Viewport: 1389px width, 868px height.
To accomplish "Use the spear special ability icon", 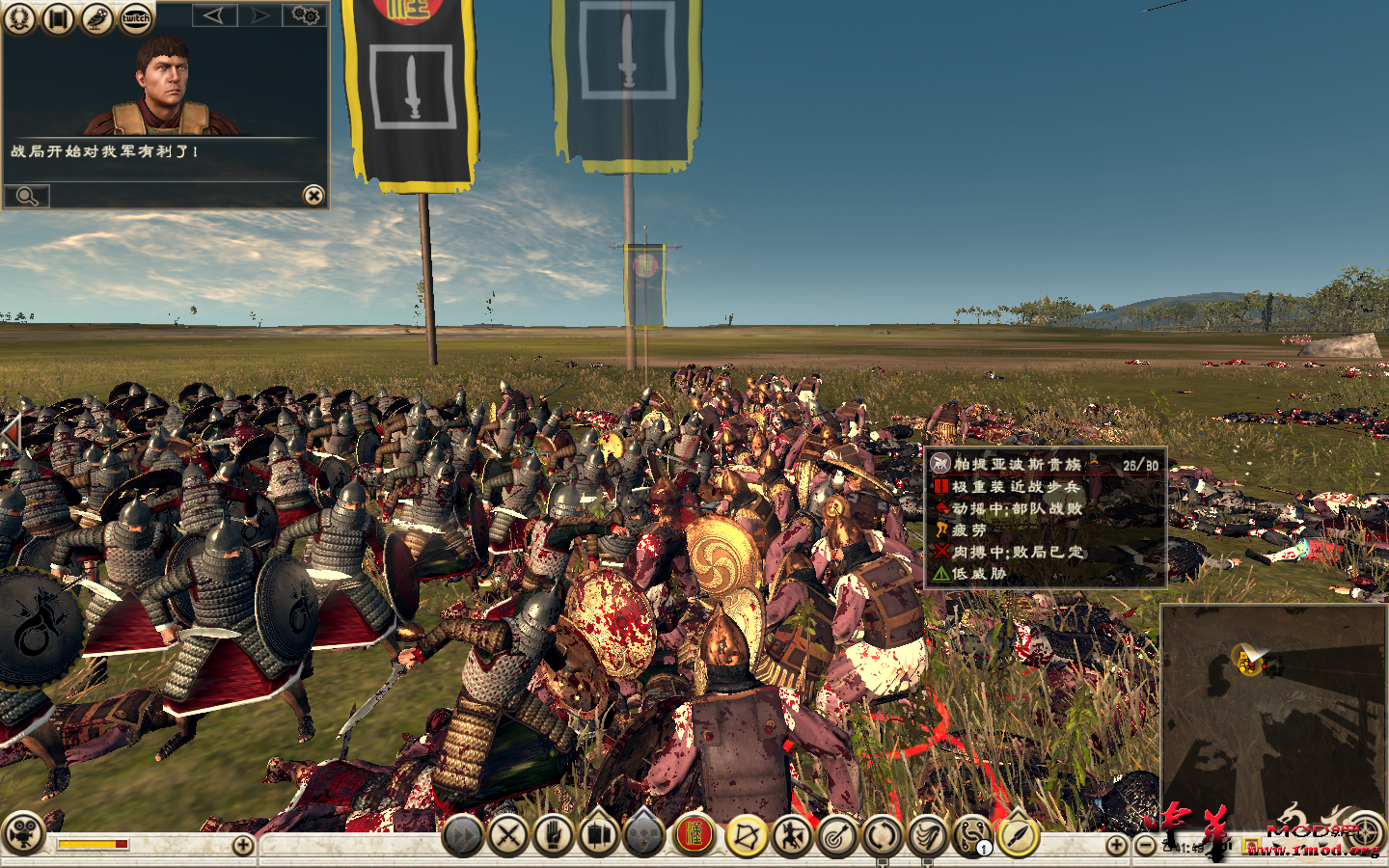I will 1018,835.
